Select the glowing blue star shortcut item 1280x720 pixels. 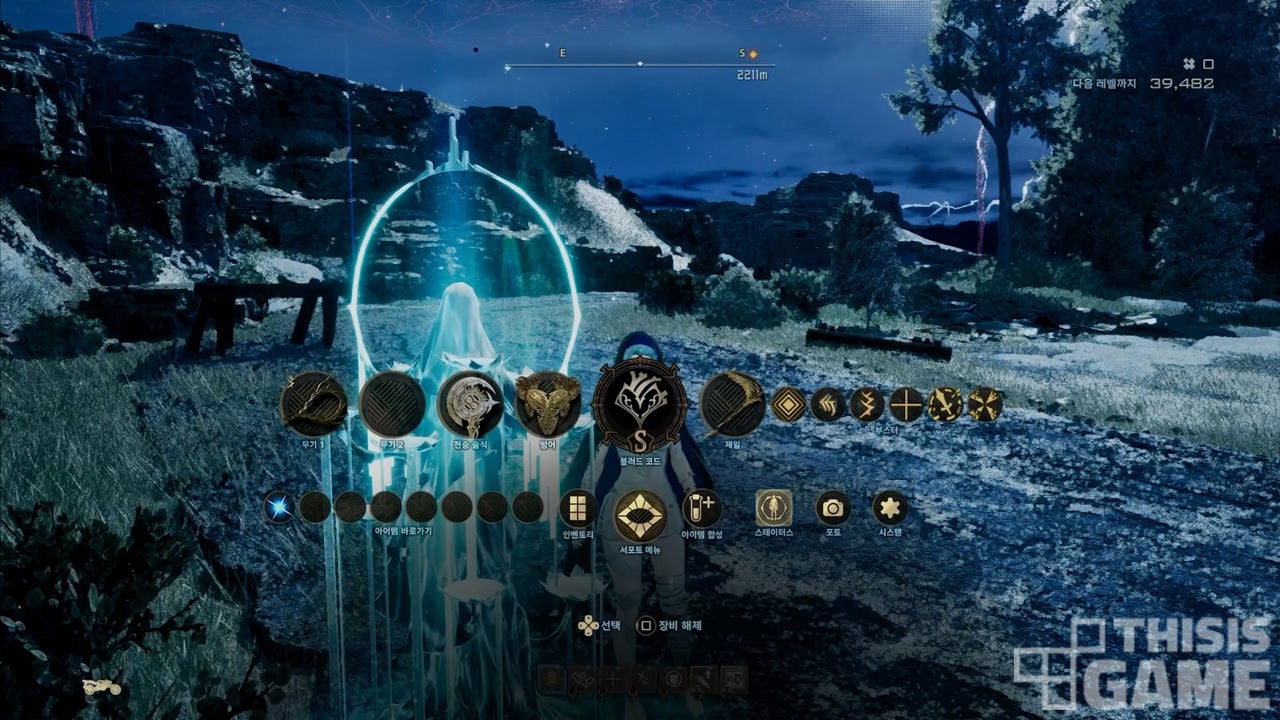pyautogui.click(x=279, y=507)
